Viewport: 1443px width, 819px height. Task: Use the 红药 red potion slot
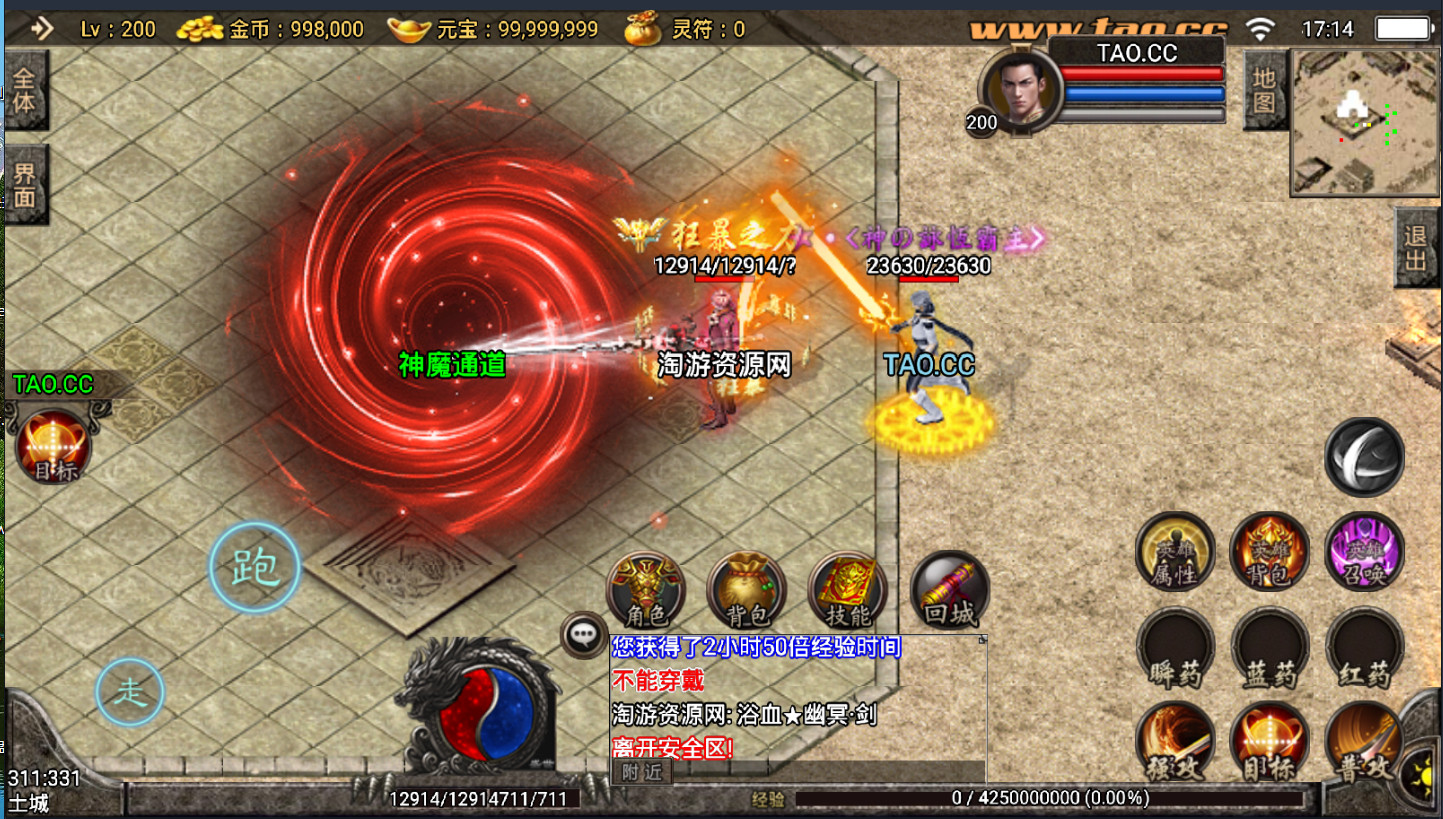tap(1364, 647)
